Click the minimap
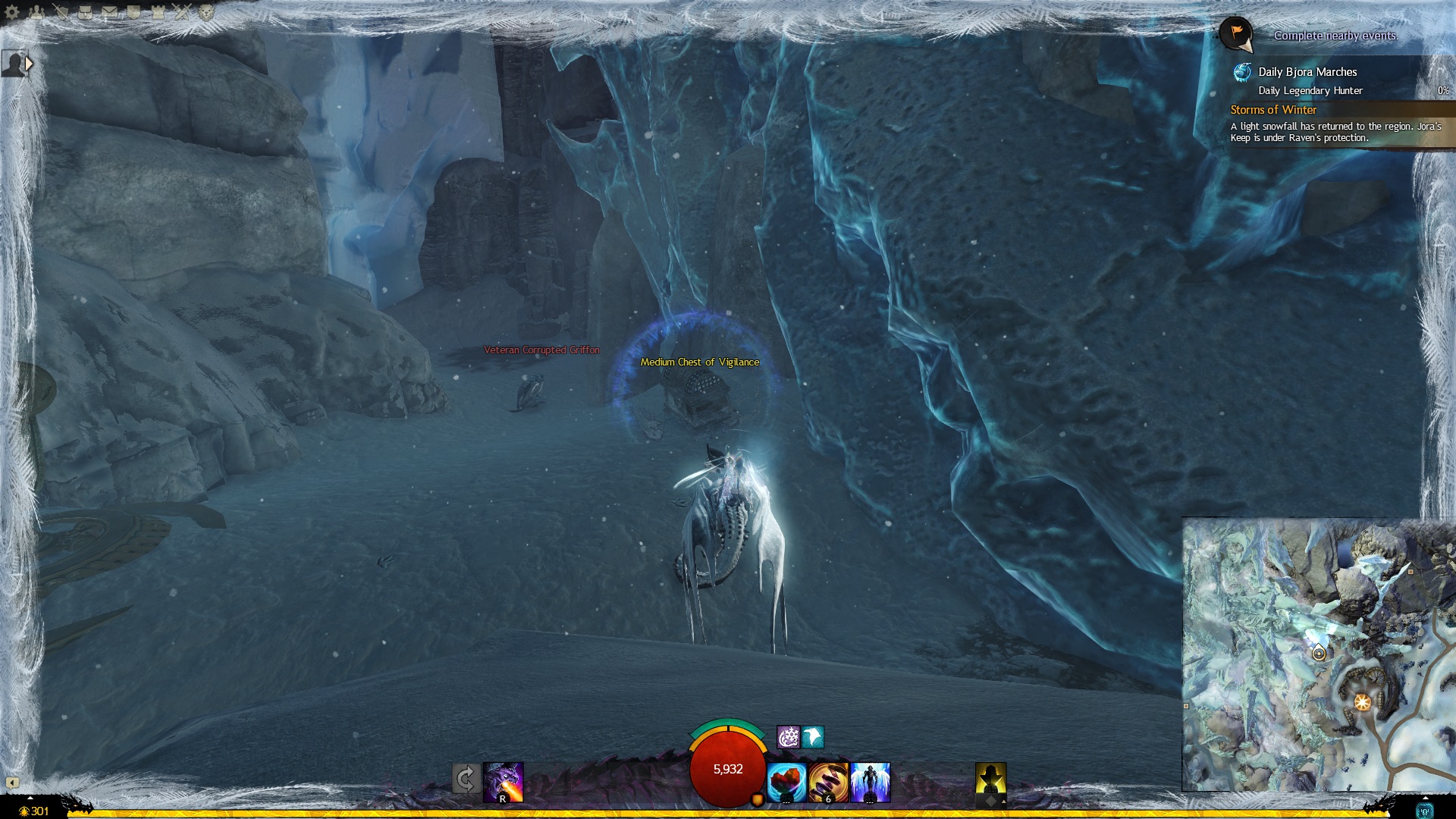Screen dimensions: 1456x819 (x=1318, y=654)
